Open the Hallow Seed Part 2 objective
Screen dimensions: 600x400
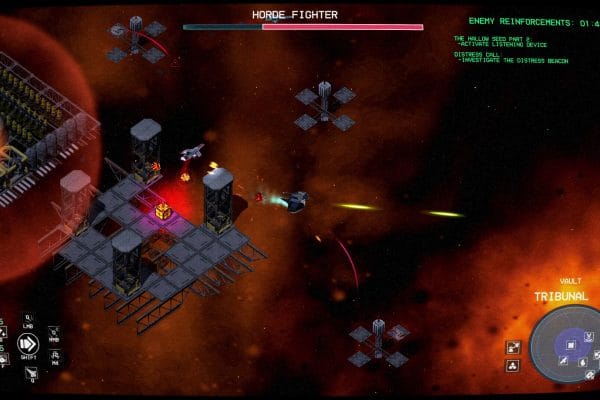(507, 41)
